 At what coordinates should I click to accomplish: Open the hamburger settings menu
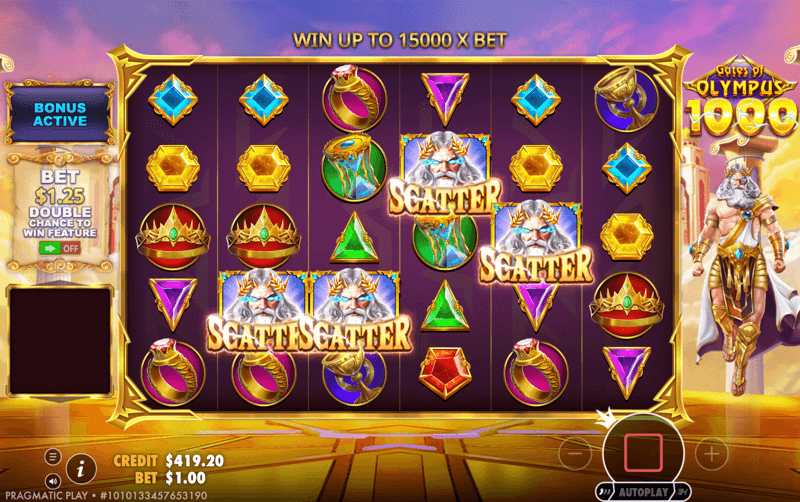(x=52, y=456)
